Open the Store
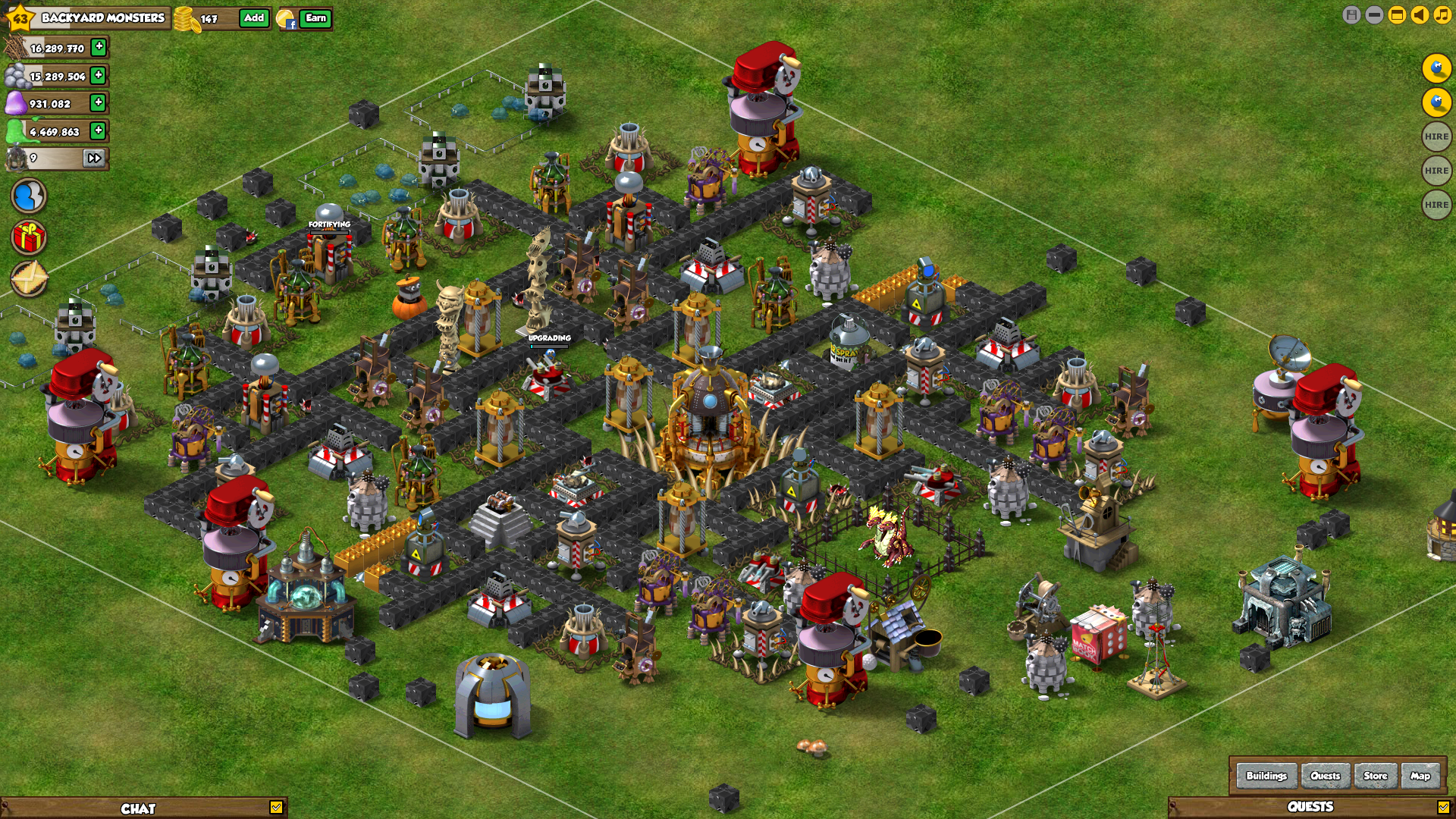 [1375, 776]
